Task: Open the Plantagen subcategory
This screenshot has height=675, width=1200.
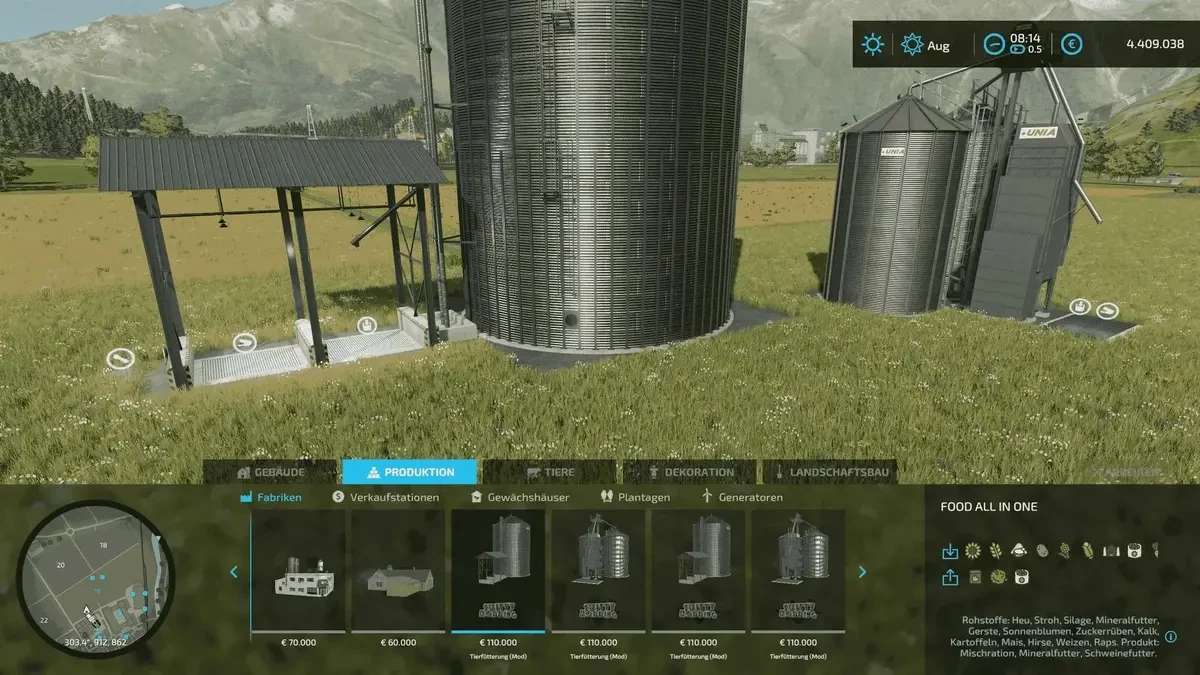Action: (636, 497)
